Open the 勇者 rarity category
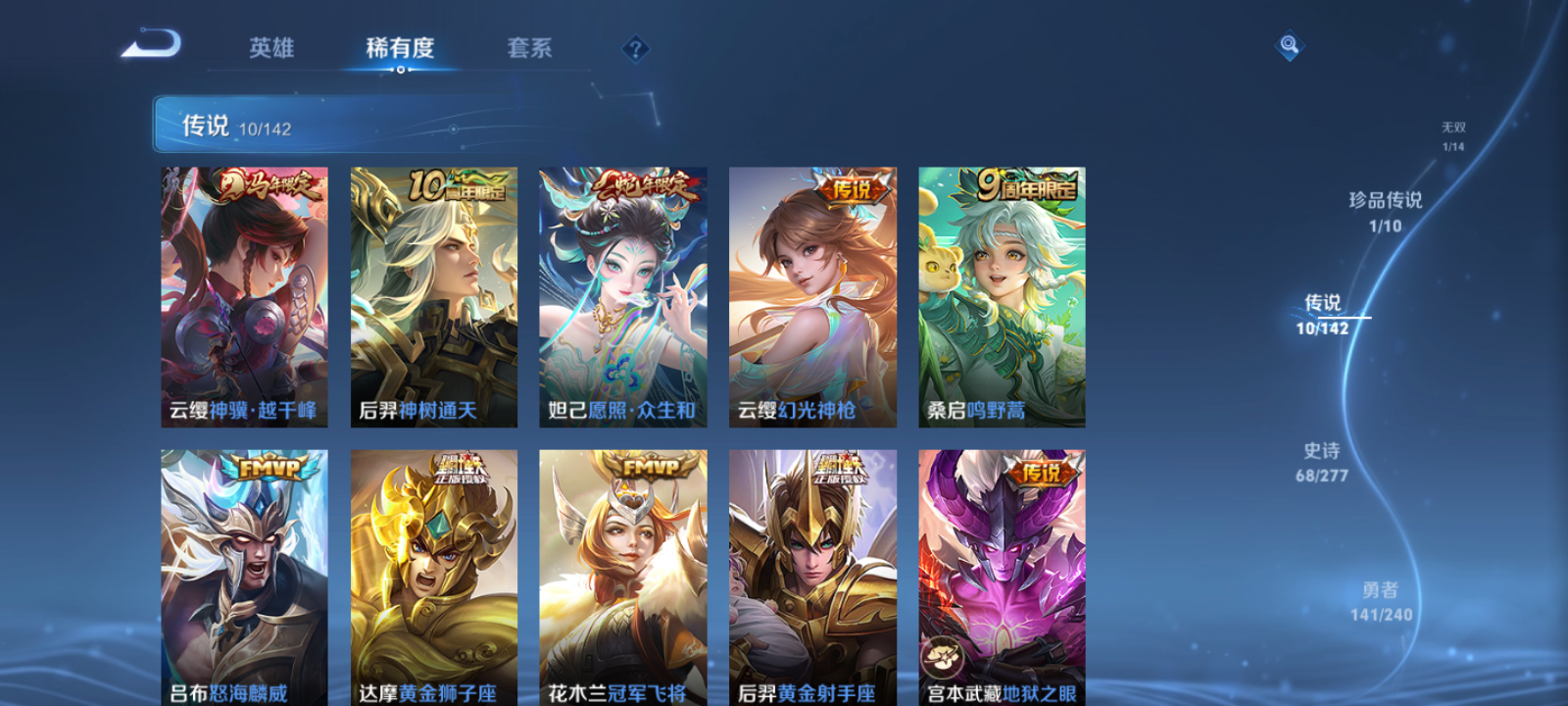This screenshot has height=706, width=1568. point(1381,602)
